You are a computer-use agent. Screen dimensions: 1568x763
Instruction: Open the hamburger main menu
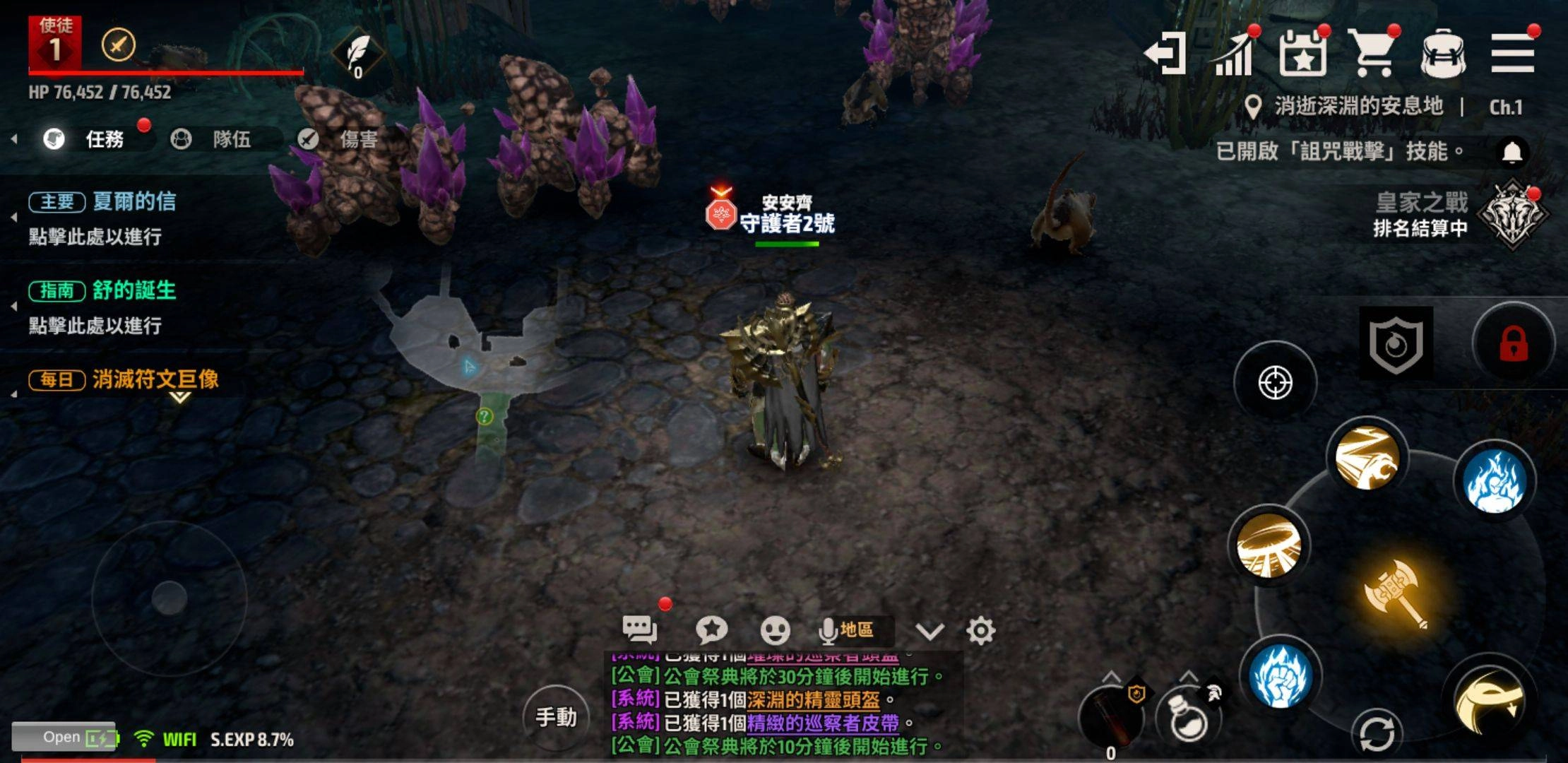tap(1512, 54)
